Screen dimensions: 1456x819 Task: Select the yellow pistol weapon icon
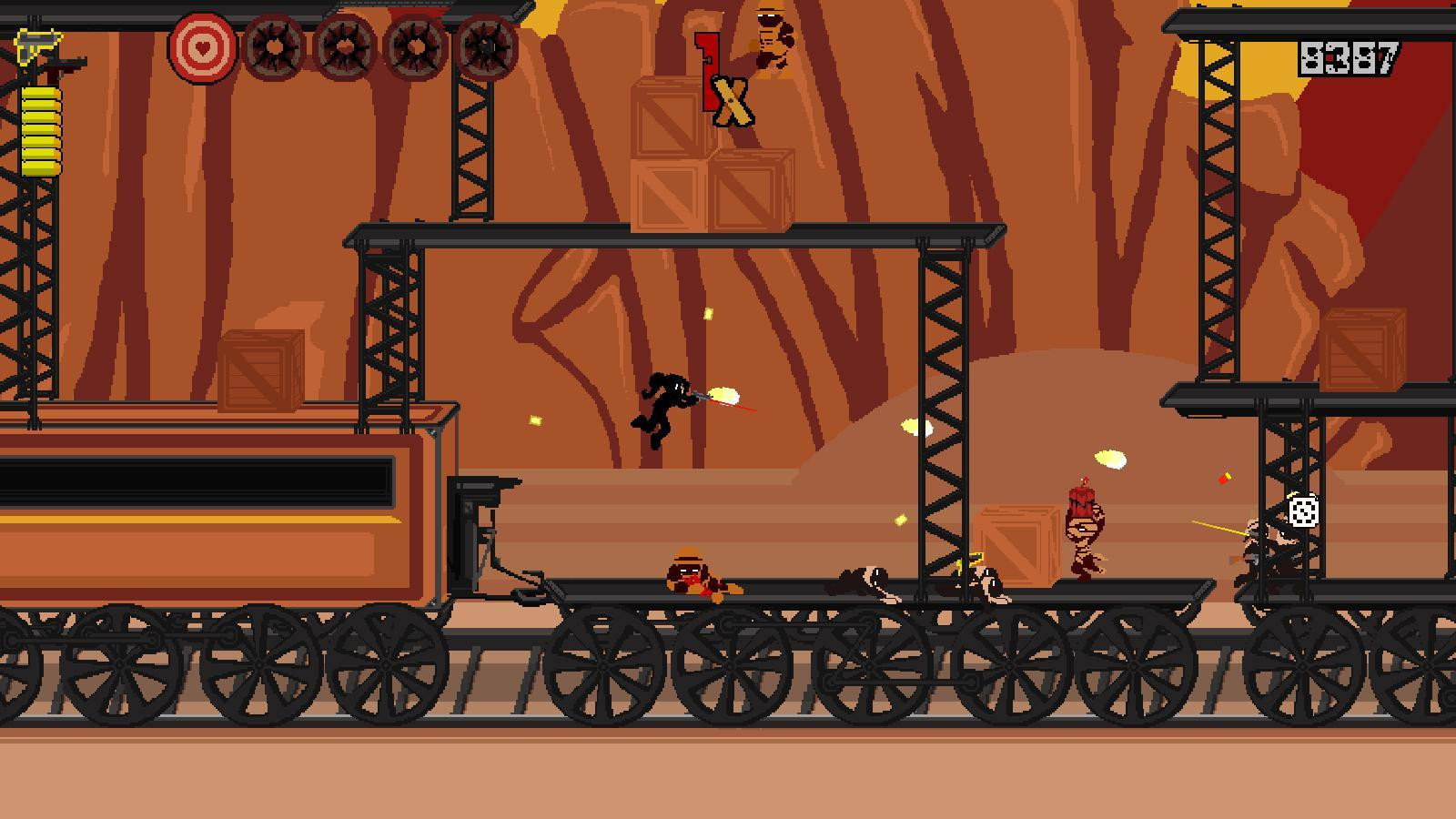click(35, 45)
